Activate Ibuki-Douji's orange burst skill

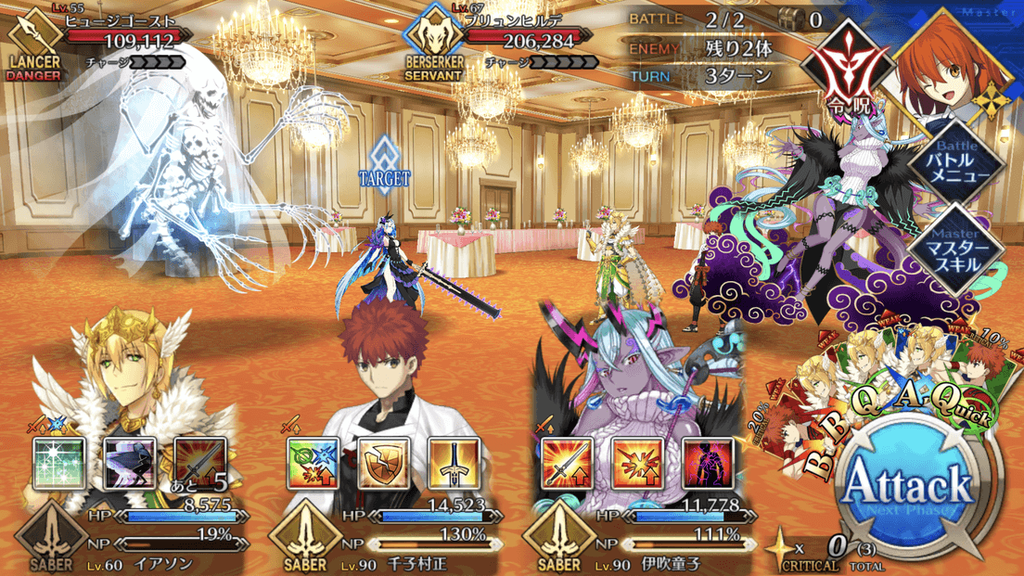[x=637, y=463]
